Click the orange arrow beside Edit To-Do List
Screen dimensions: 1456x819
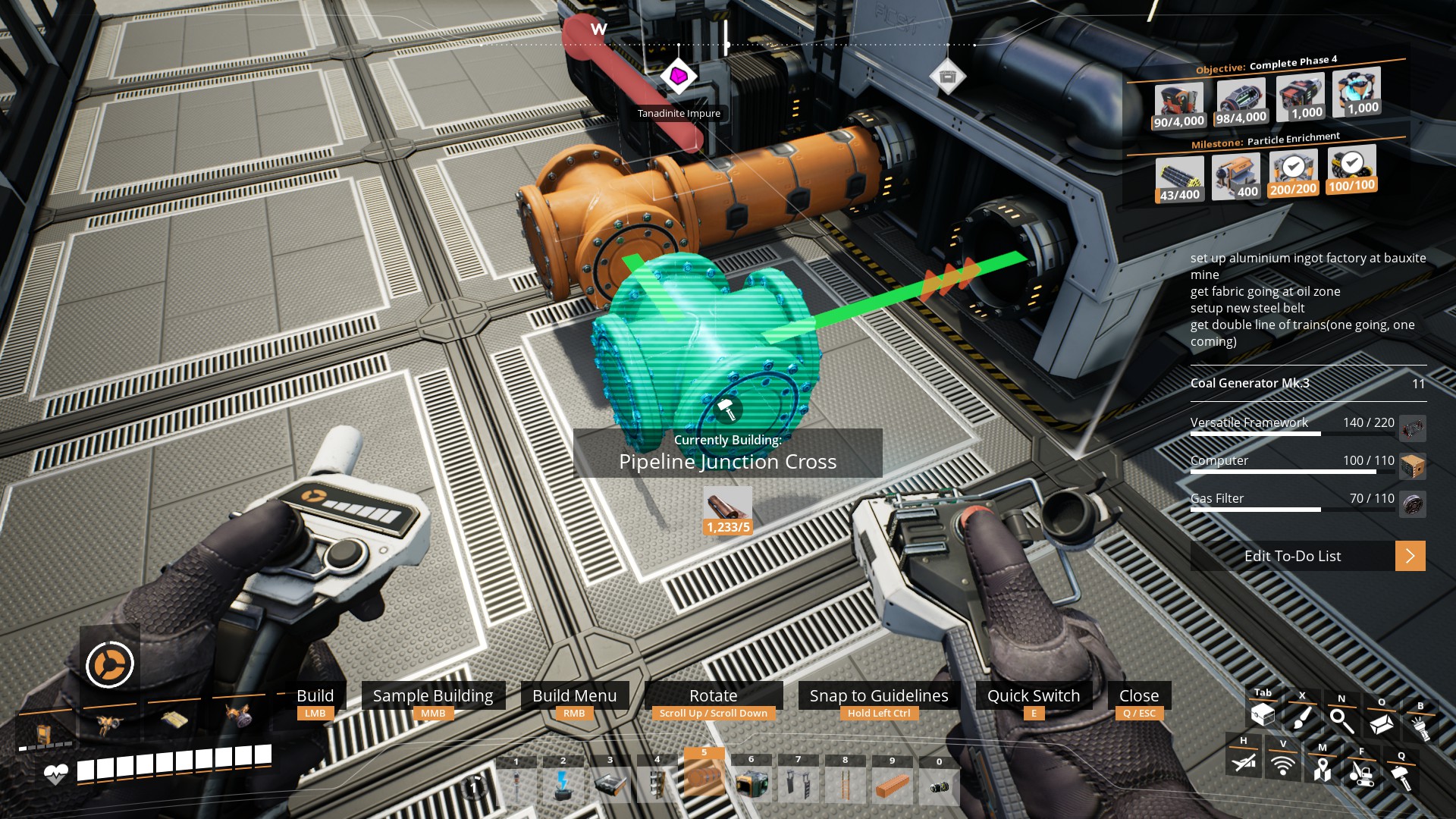pos(1410,556)
